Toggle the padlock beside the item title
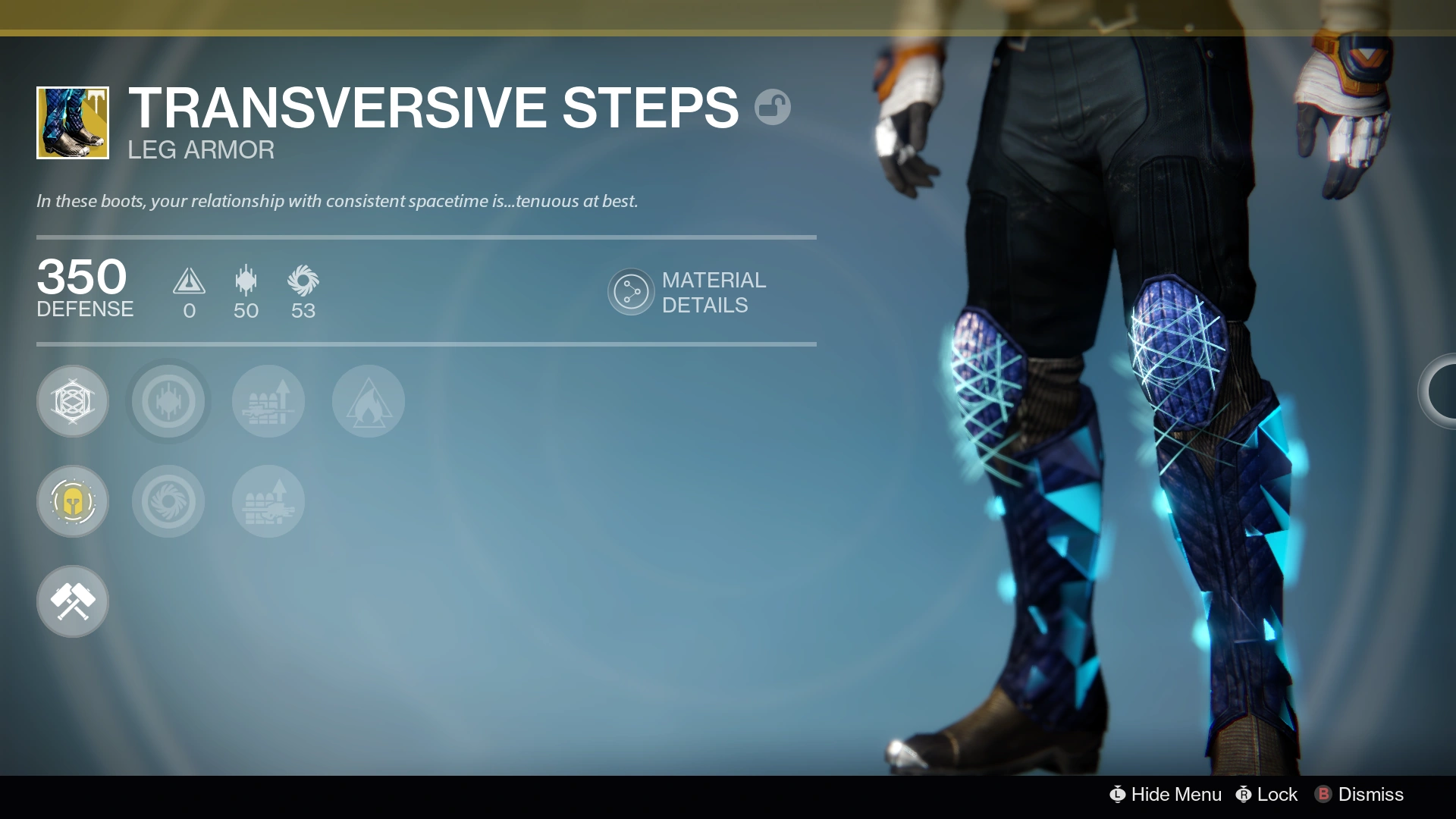 tap(774, 107)
